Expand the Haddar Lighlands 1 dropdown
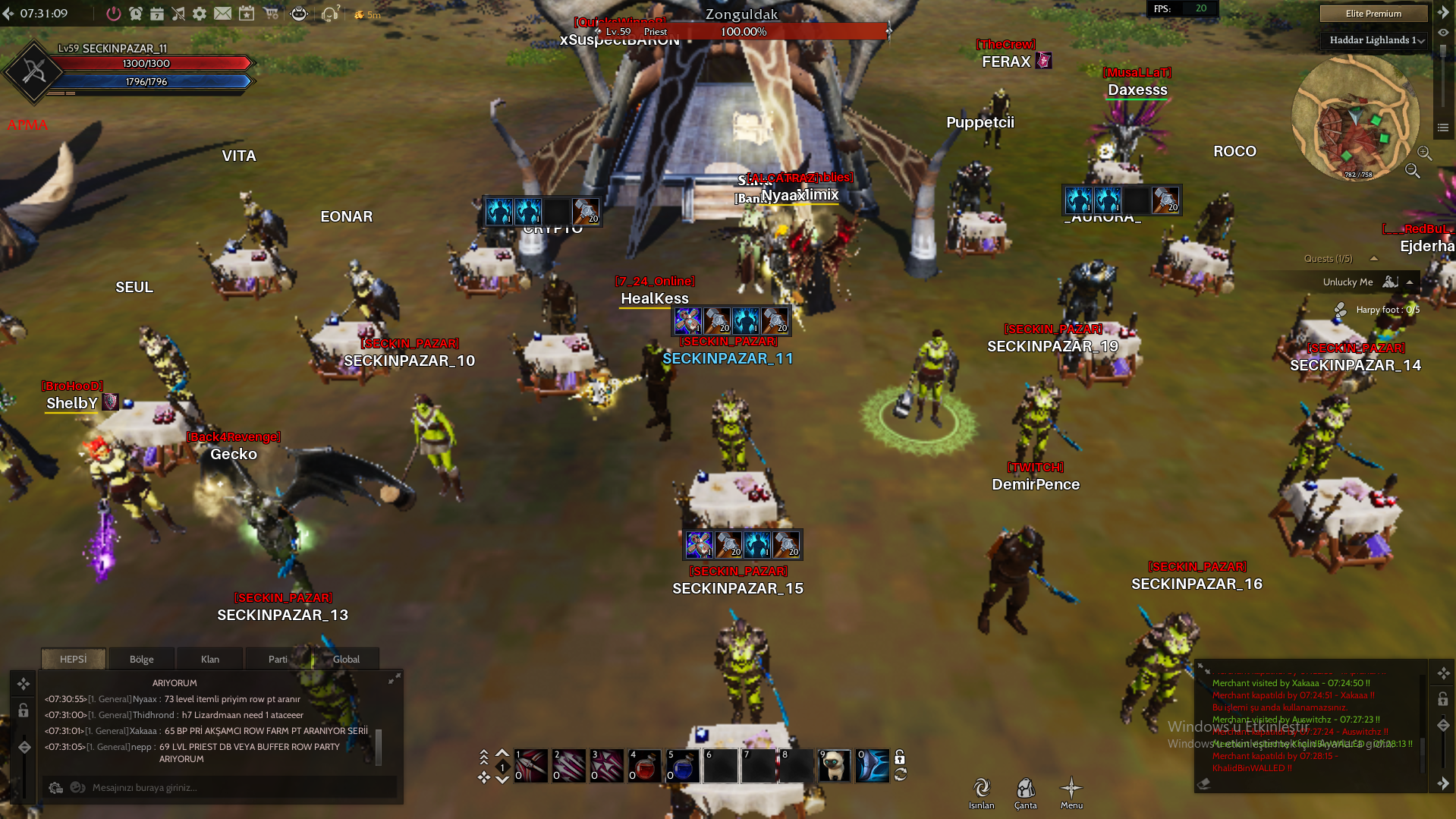Viewport: 1456px width, 819px height. (x=1376, y=40)
